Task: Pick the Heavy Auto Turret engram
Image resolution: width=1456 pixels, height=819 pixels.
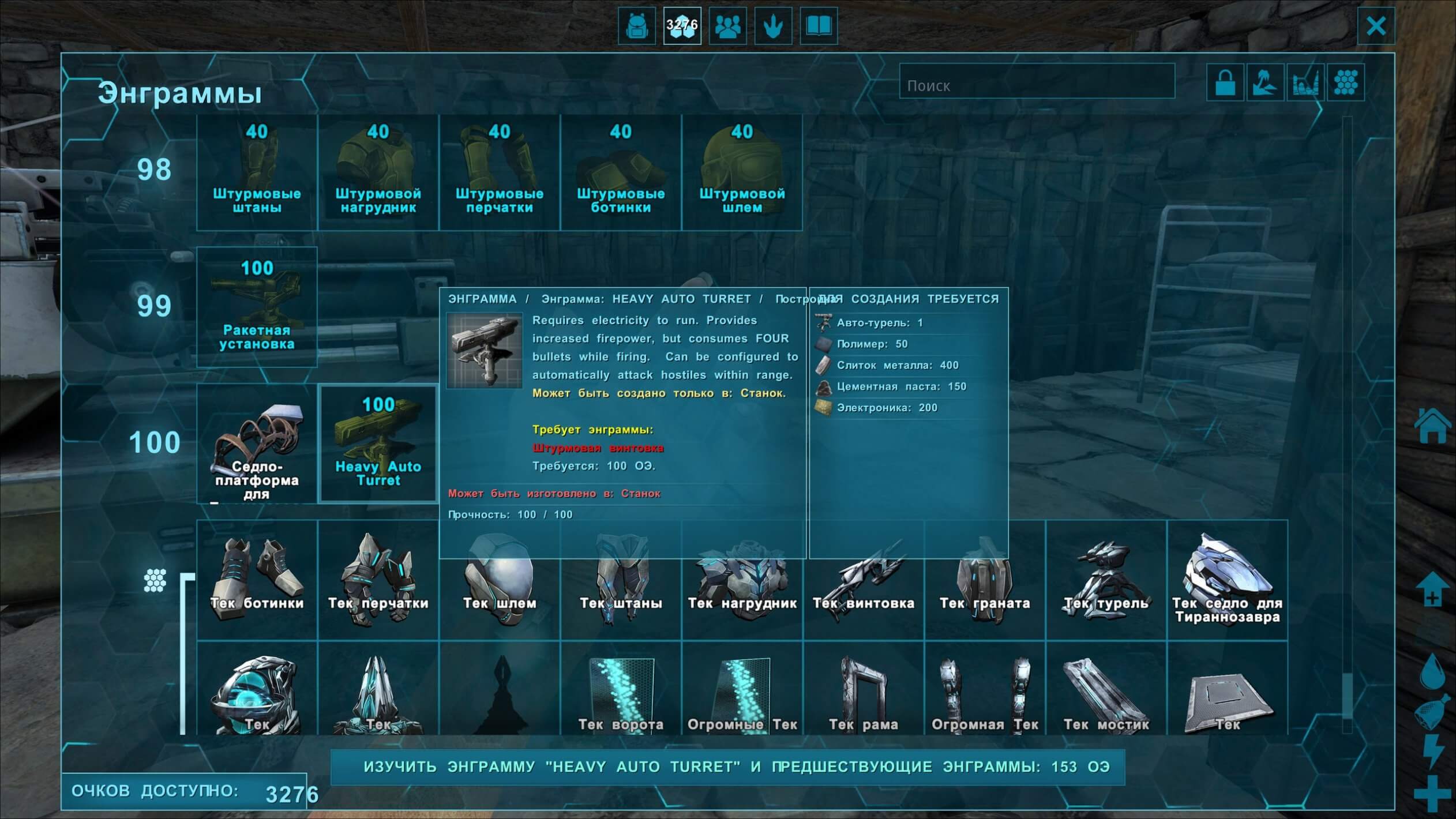Action: click(x=378, y=443)
